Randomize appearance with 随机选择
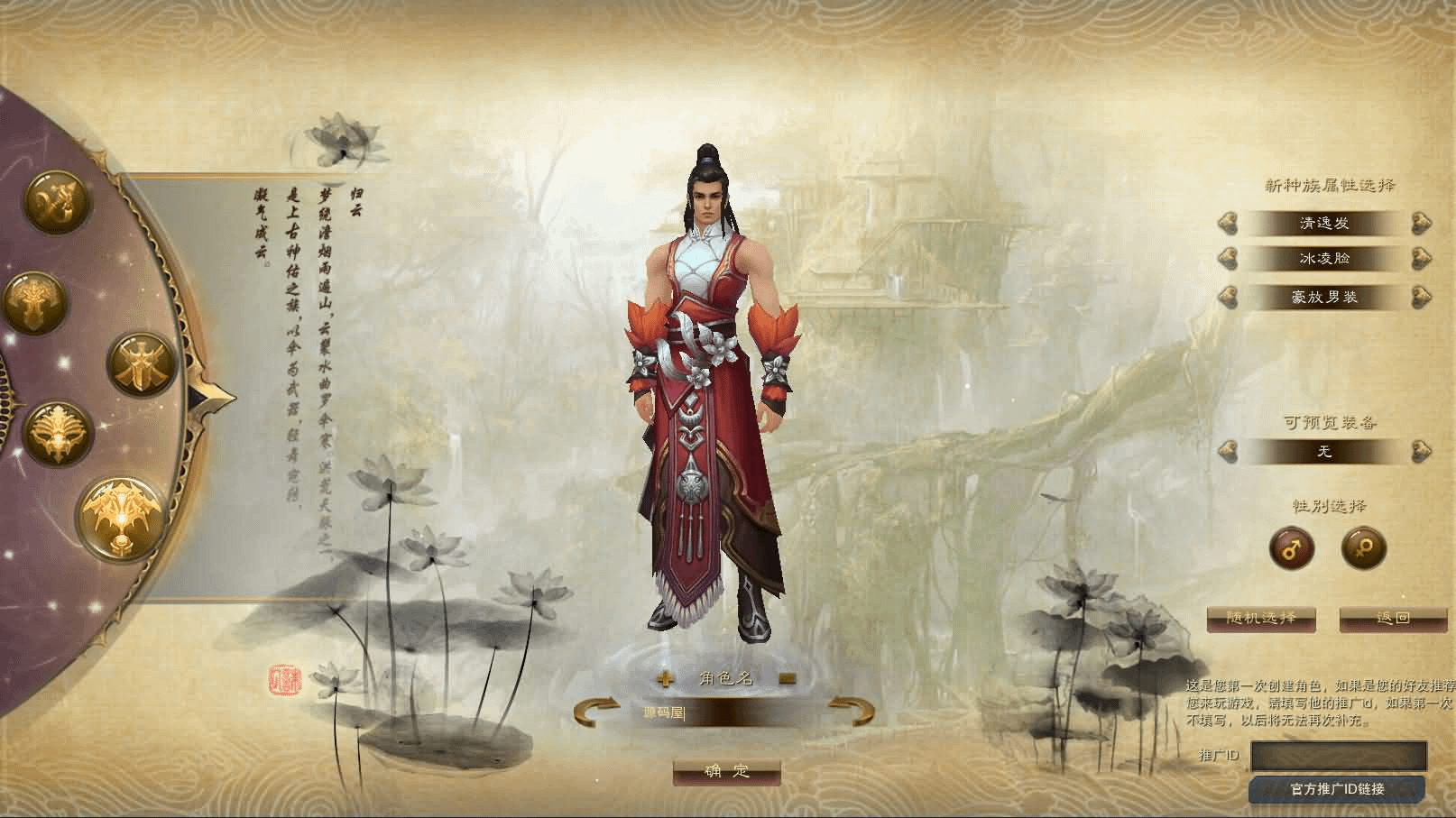This screenshot has width=1456, height=818. 1261,619
